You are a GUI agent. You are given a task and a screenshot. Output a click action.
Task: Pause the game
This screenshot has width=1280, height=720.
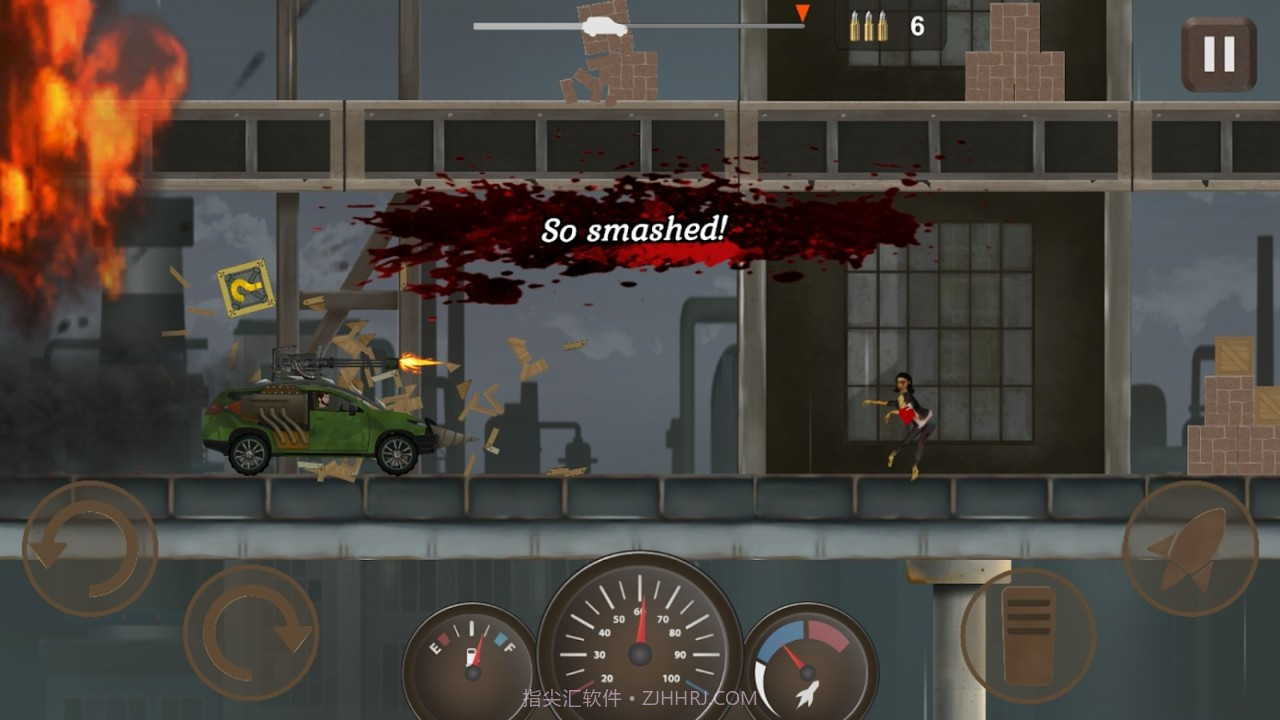1218,55
